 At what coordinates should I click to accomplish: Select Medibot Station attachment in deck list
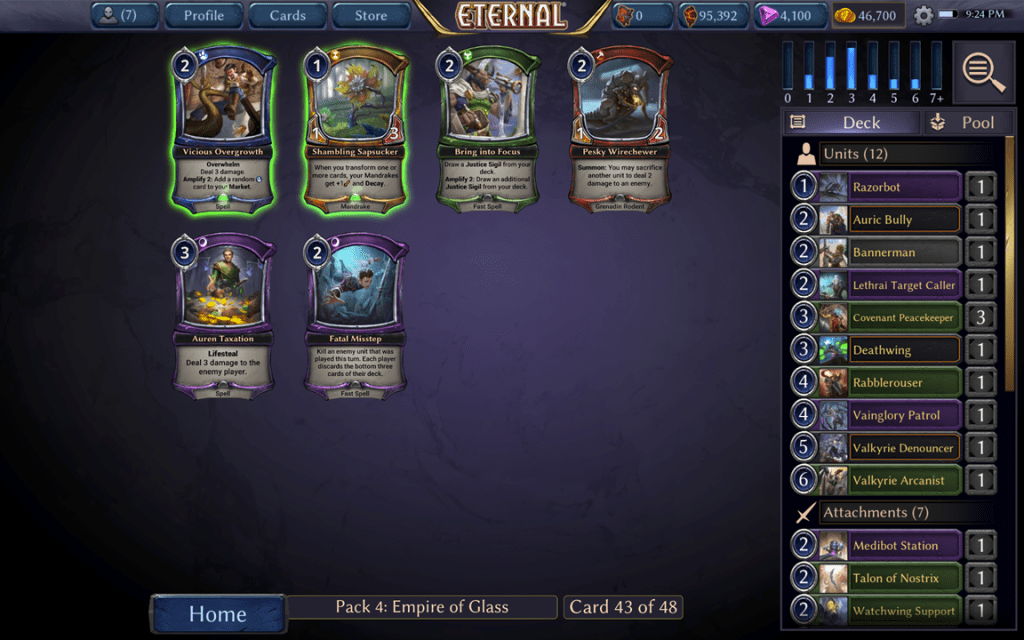(x=877, y=545)
